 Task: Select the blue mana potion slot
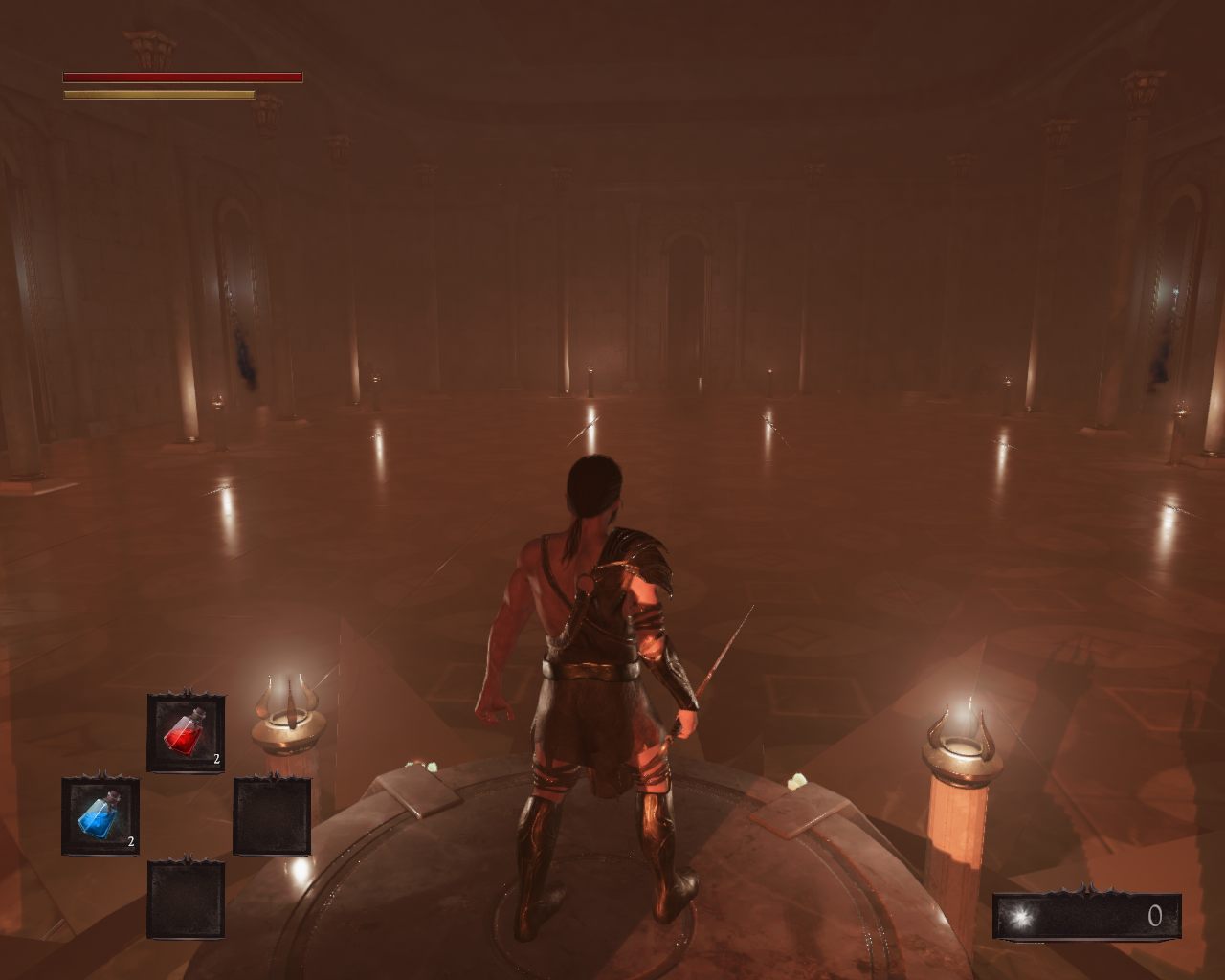tap(100, 816)
